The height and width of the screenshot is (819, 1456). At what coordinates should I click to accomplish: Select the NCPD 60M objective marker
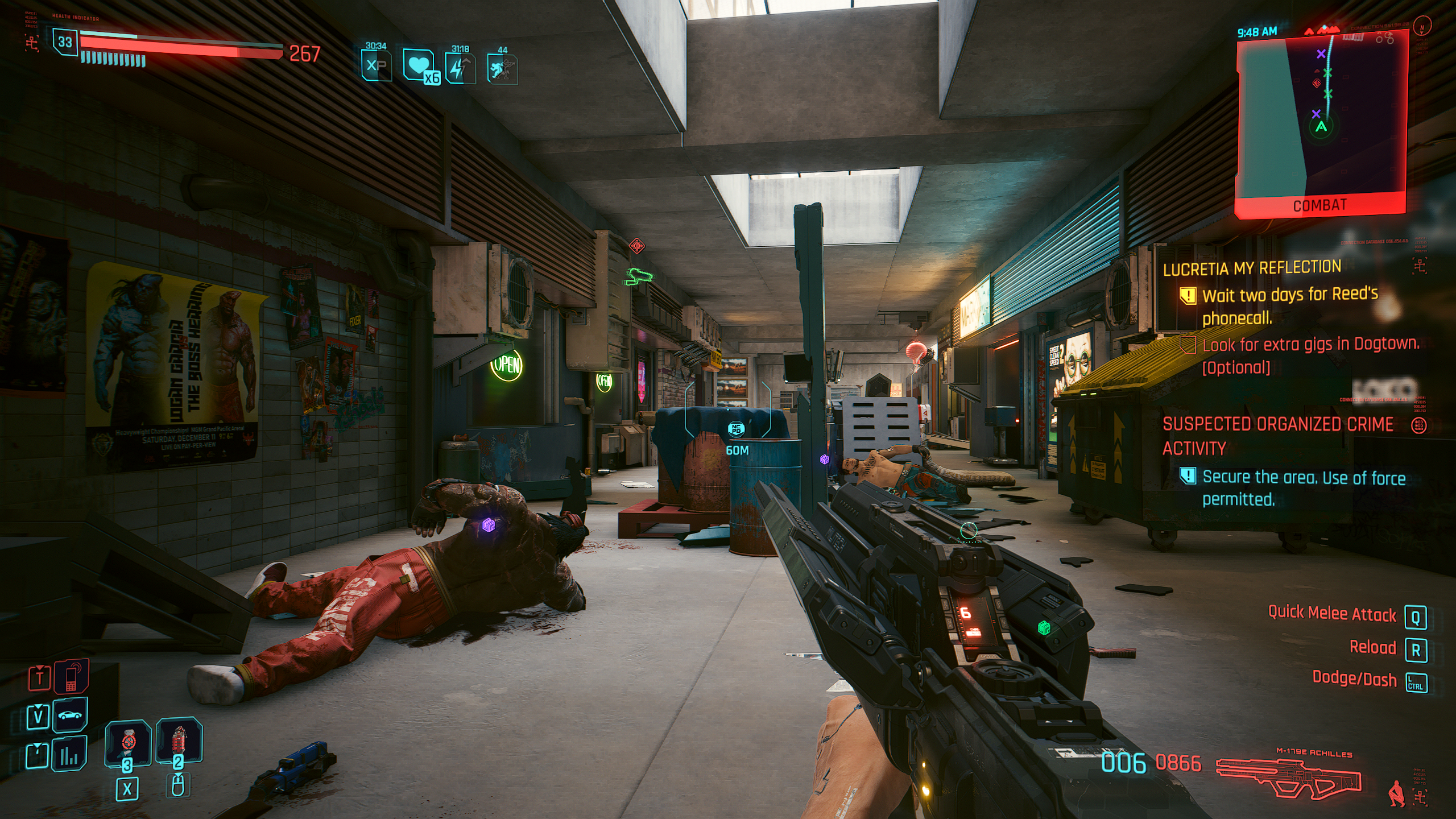[736, 429]
